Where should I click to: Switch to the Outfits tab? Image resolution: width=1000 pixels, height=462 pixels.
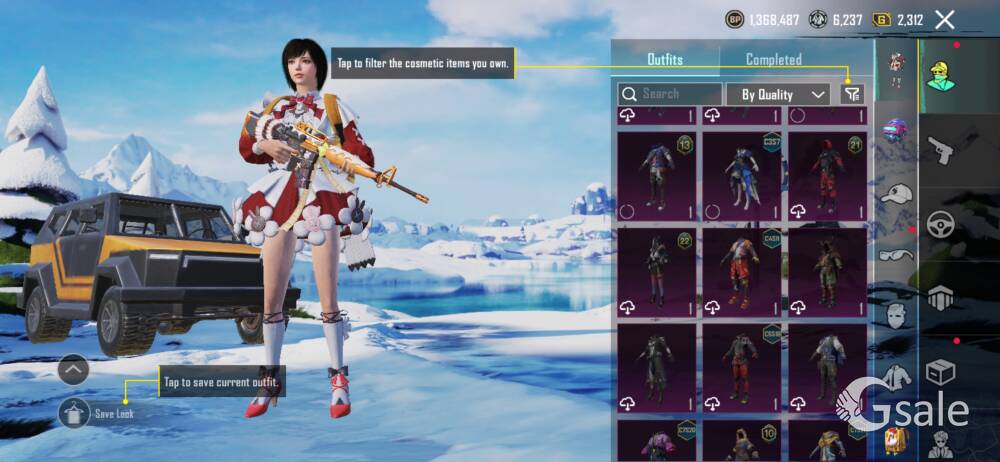(x=665, y=60)
